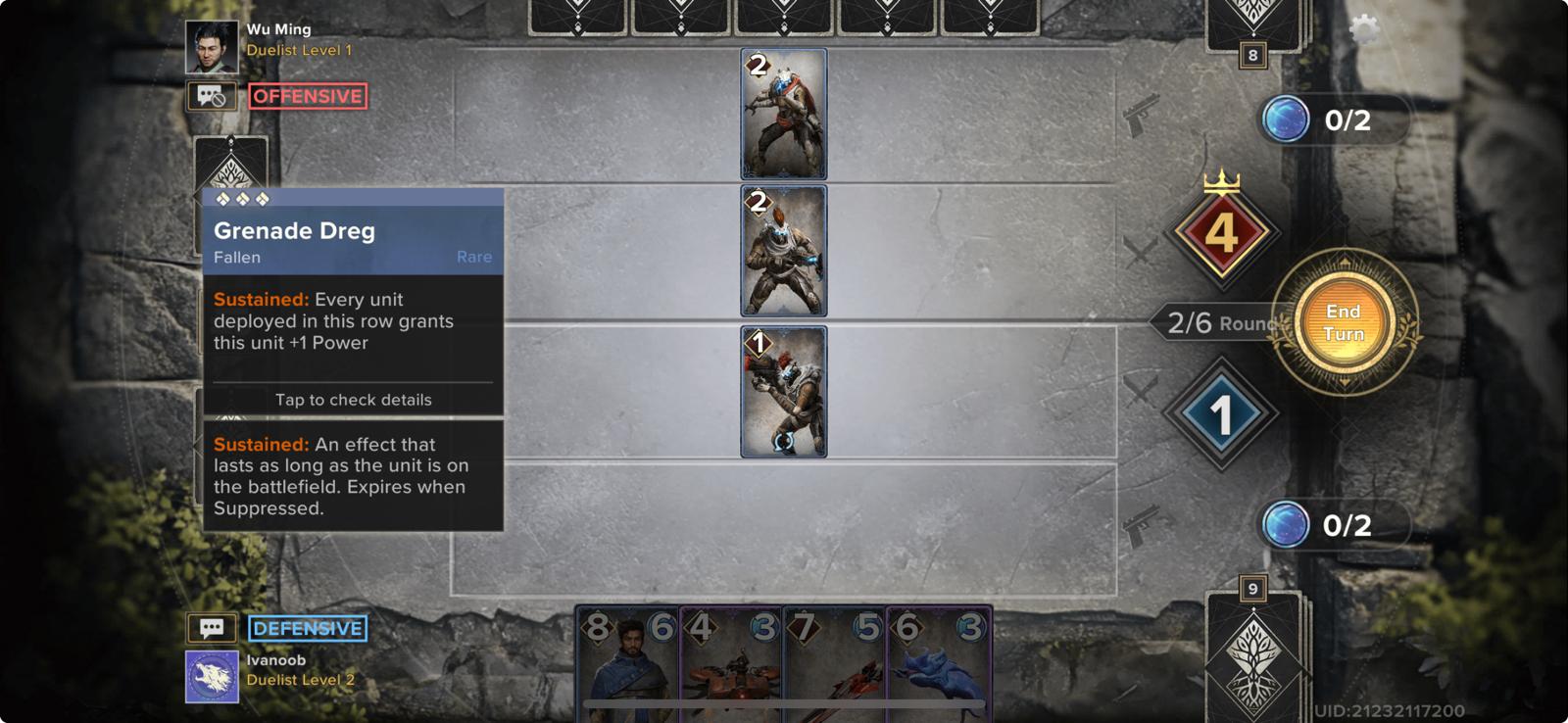The image size is (1568, 723).
Task: Open the settings gear menu
Action: 1363,29
